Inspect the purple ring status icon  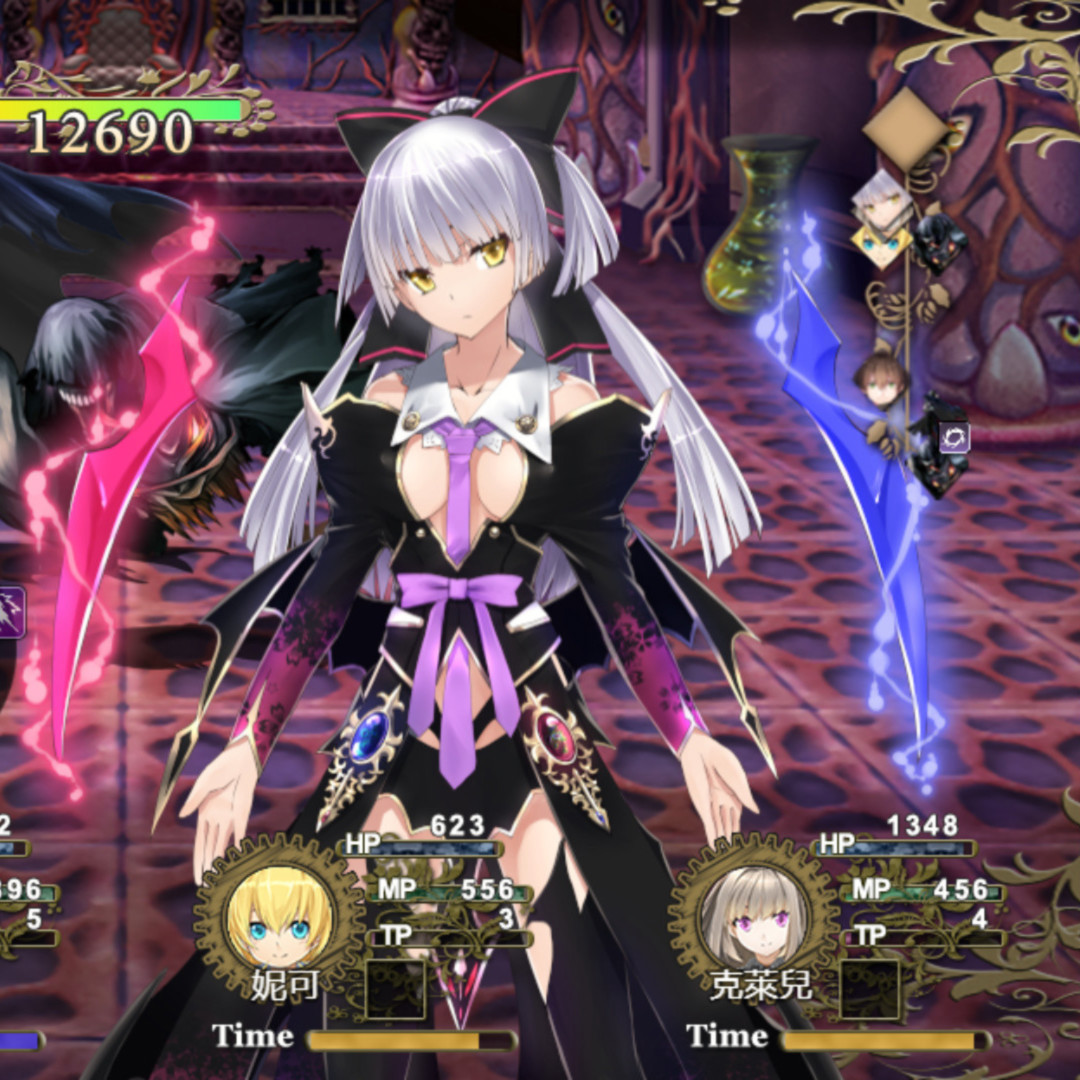click(x=954, y=436)
